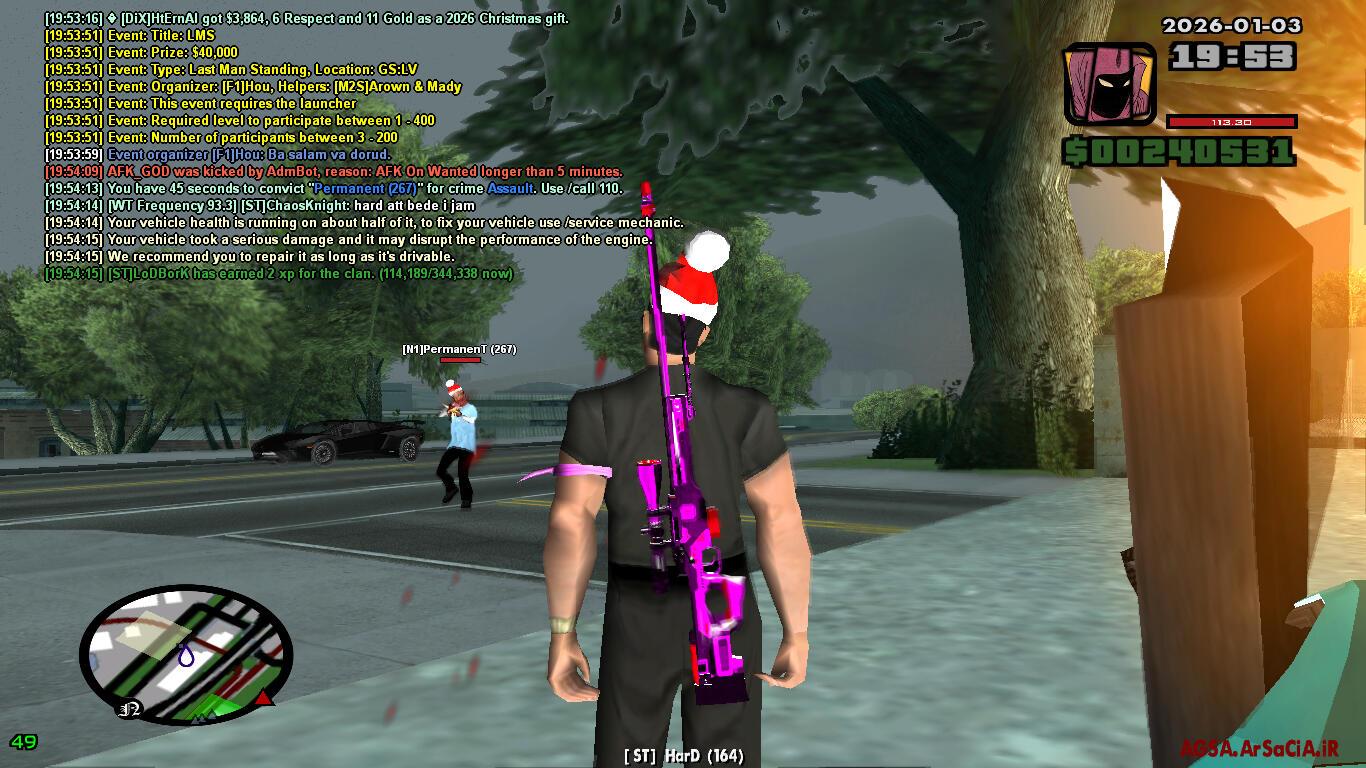Click the [N1]PermanenT (267) player nametag

(x=459, y=349)
